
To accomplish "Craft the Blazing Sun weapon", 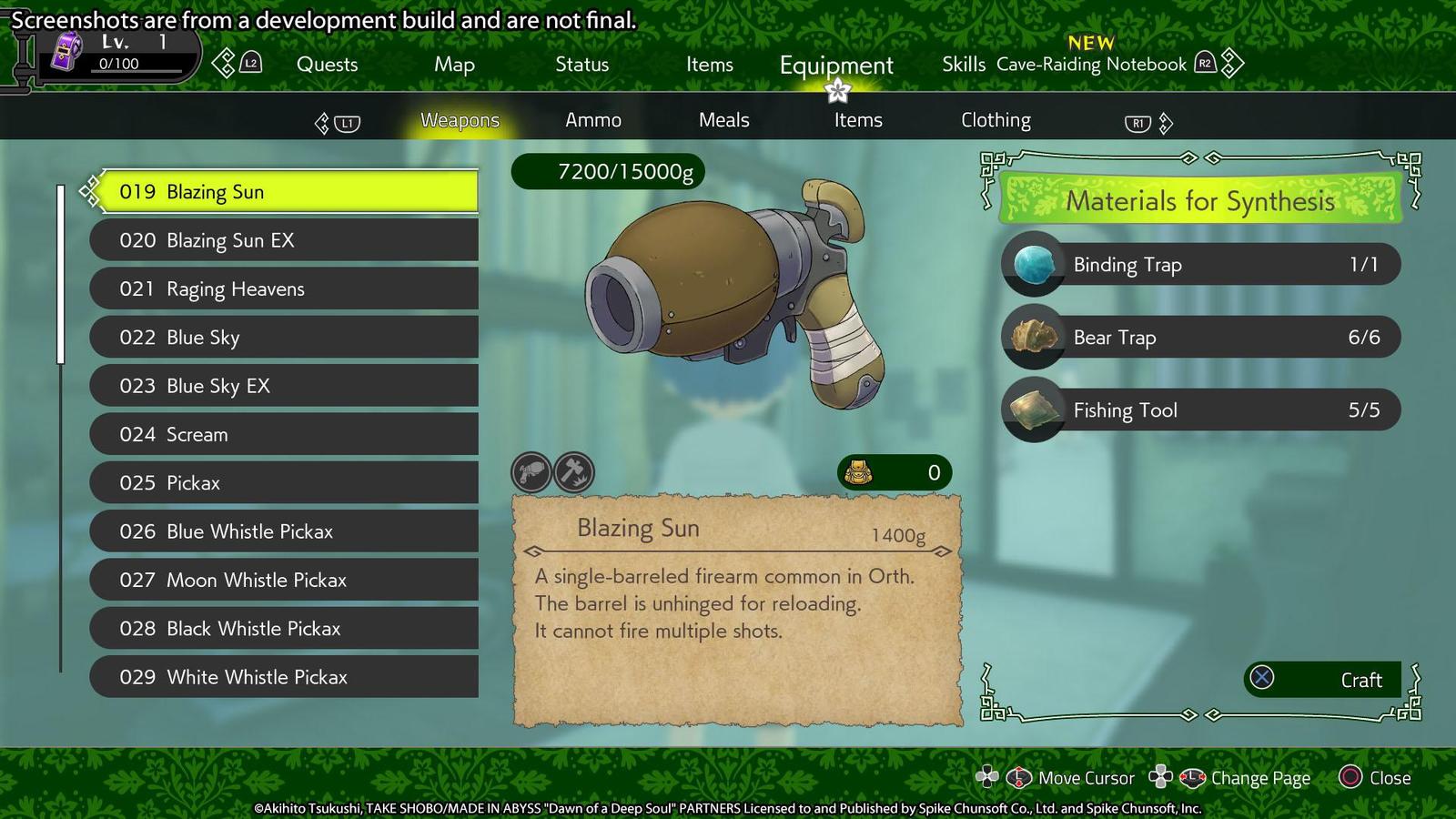I will click(x=1322, y=680).
